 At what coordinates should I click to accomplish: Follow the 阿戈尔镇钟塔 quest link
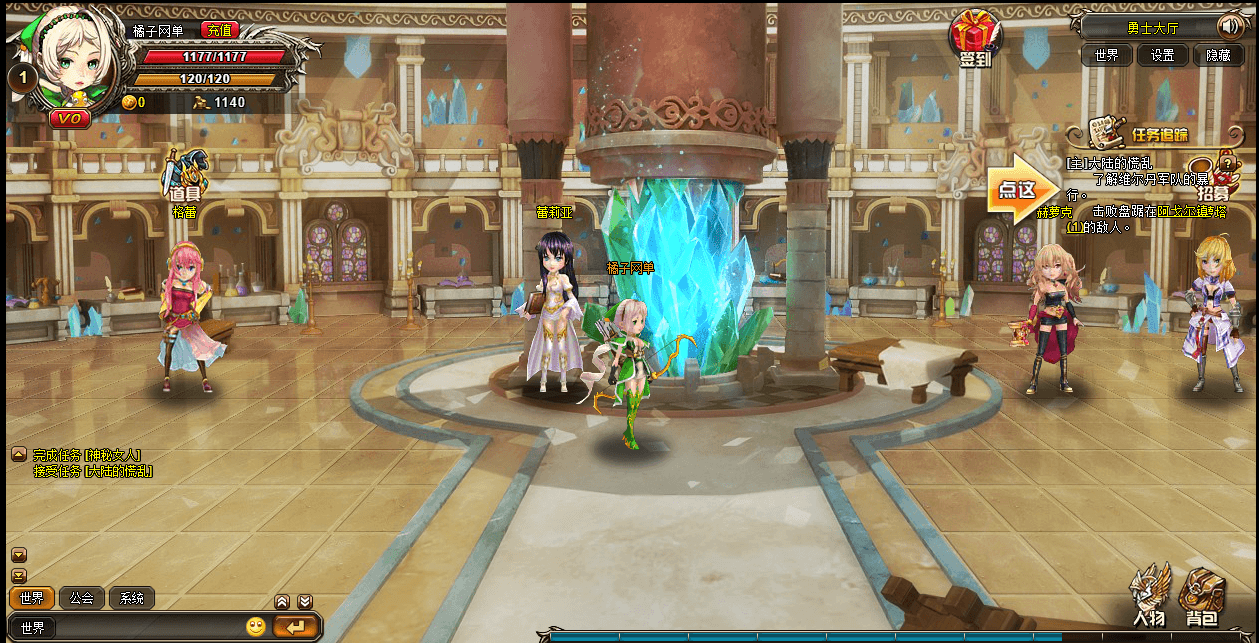point(1197,211)
